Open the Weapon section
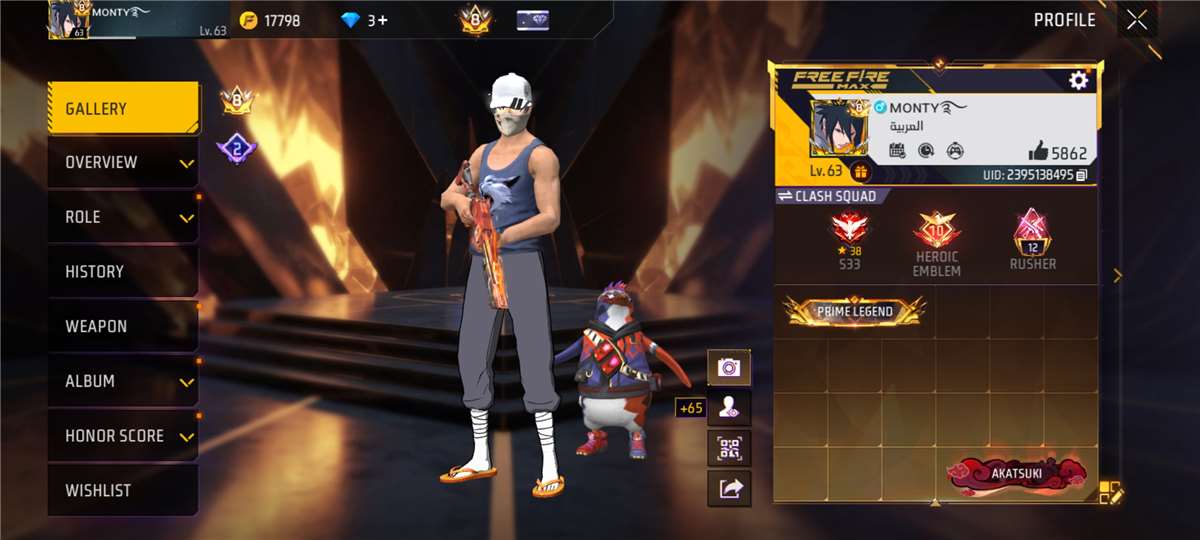The height and width of the screenshot is (540, 1200). coord(122,326)
